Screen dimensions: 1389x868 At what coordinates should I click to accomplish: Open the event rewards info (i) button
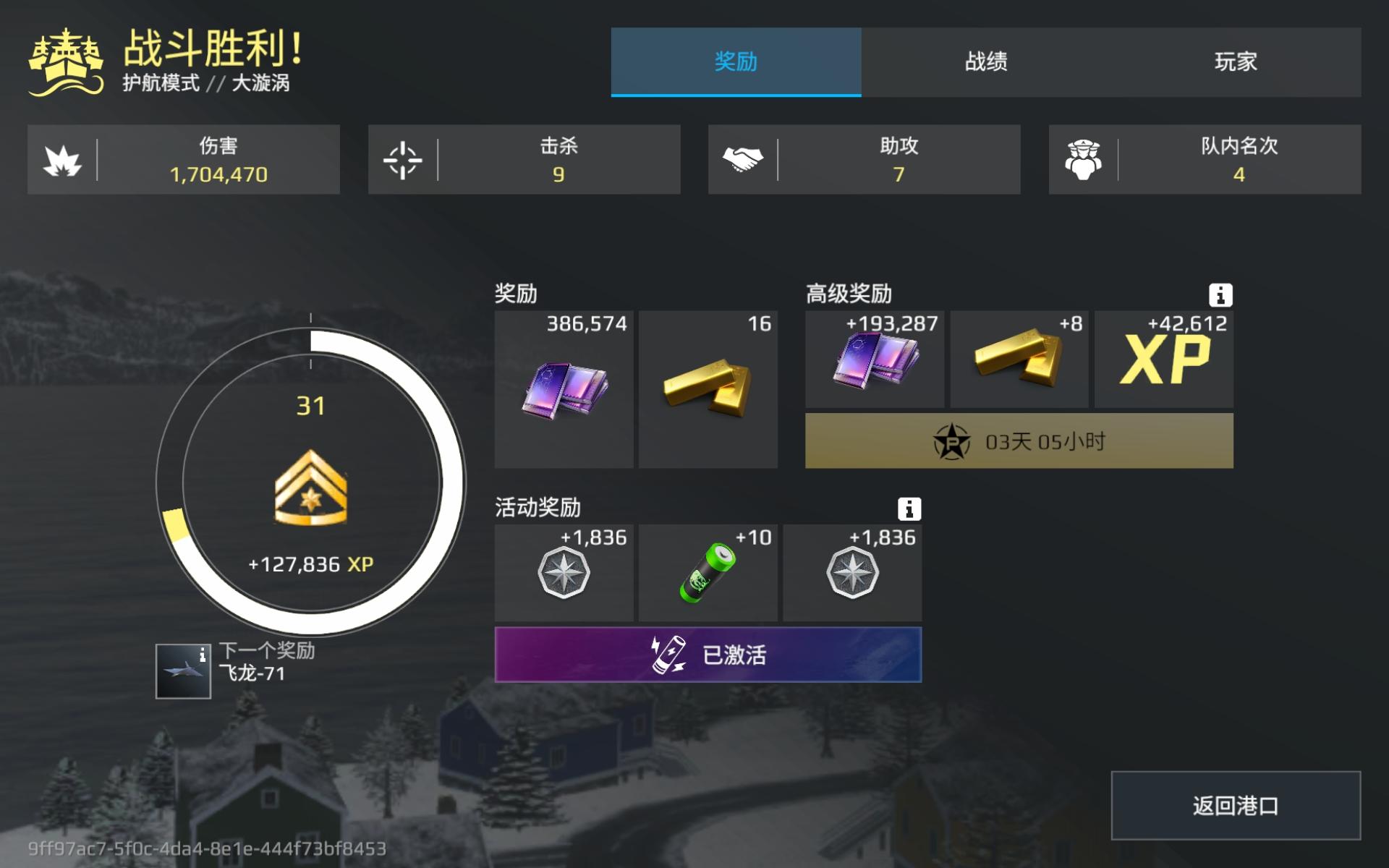909,509
